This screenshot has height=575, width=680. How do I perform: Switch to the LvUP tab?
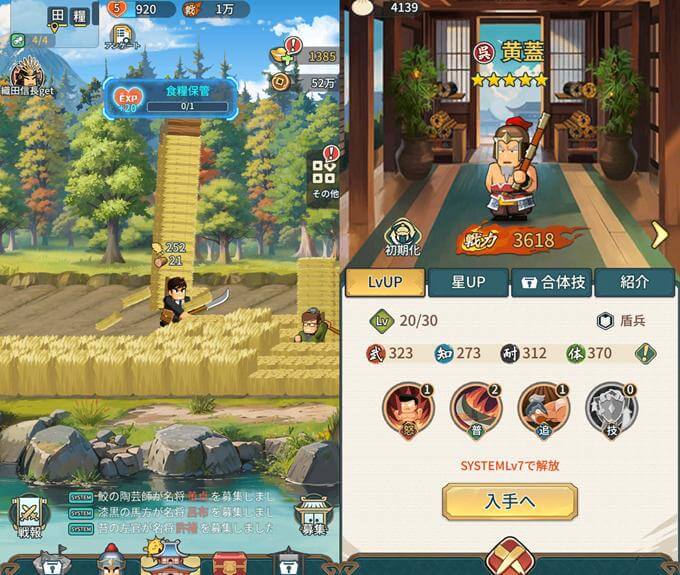(x=385, y=283)
